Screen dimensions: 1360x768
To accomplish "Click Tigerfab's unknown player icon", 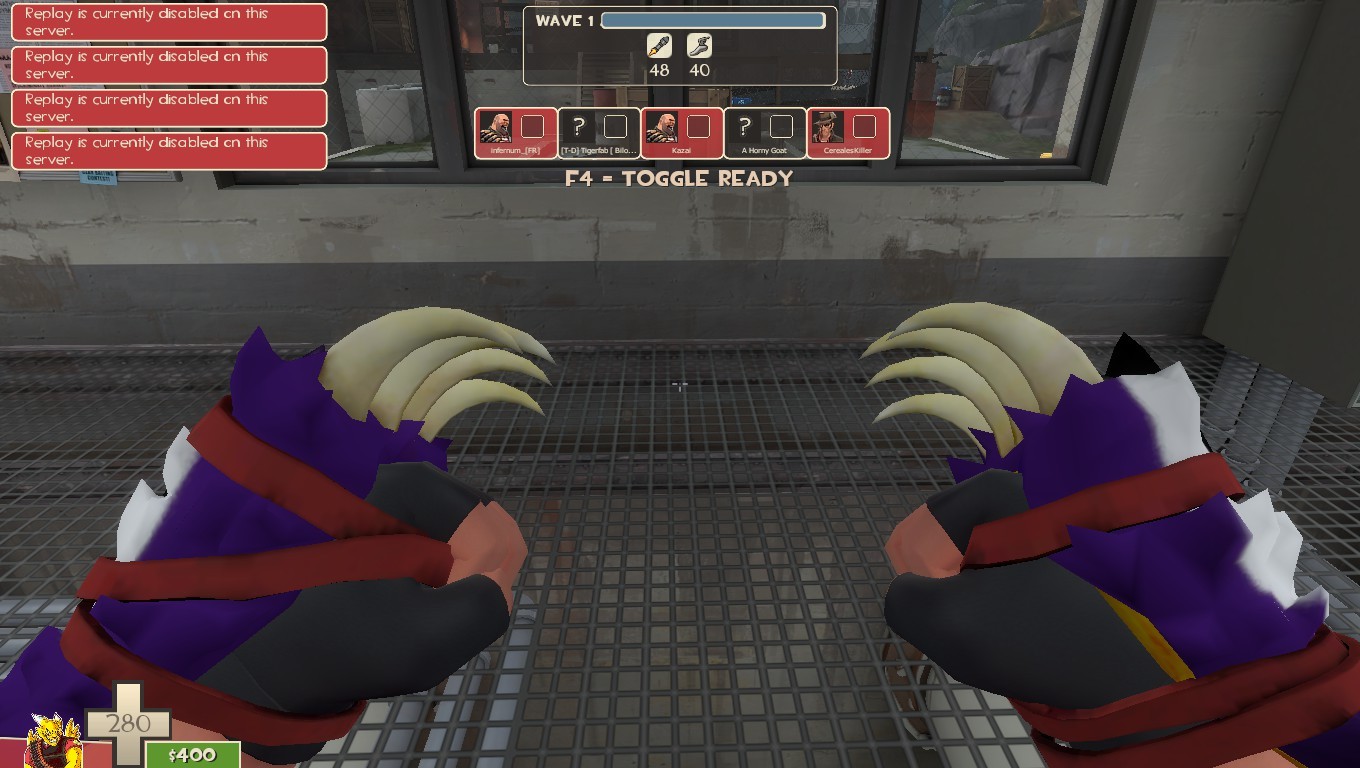I will tap(577, 127).
